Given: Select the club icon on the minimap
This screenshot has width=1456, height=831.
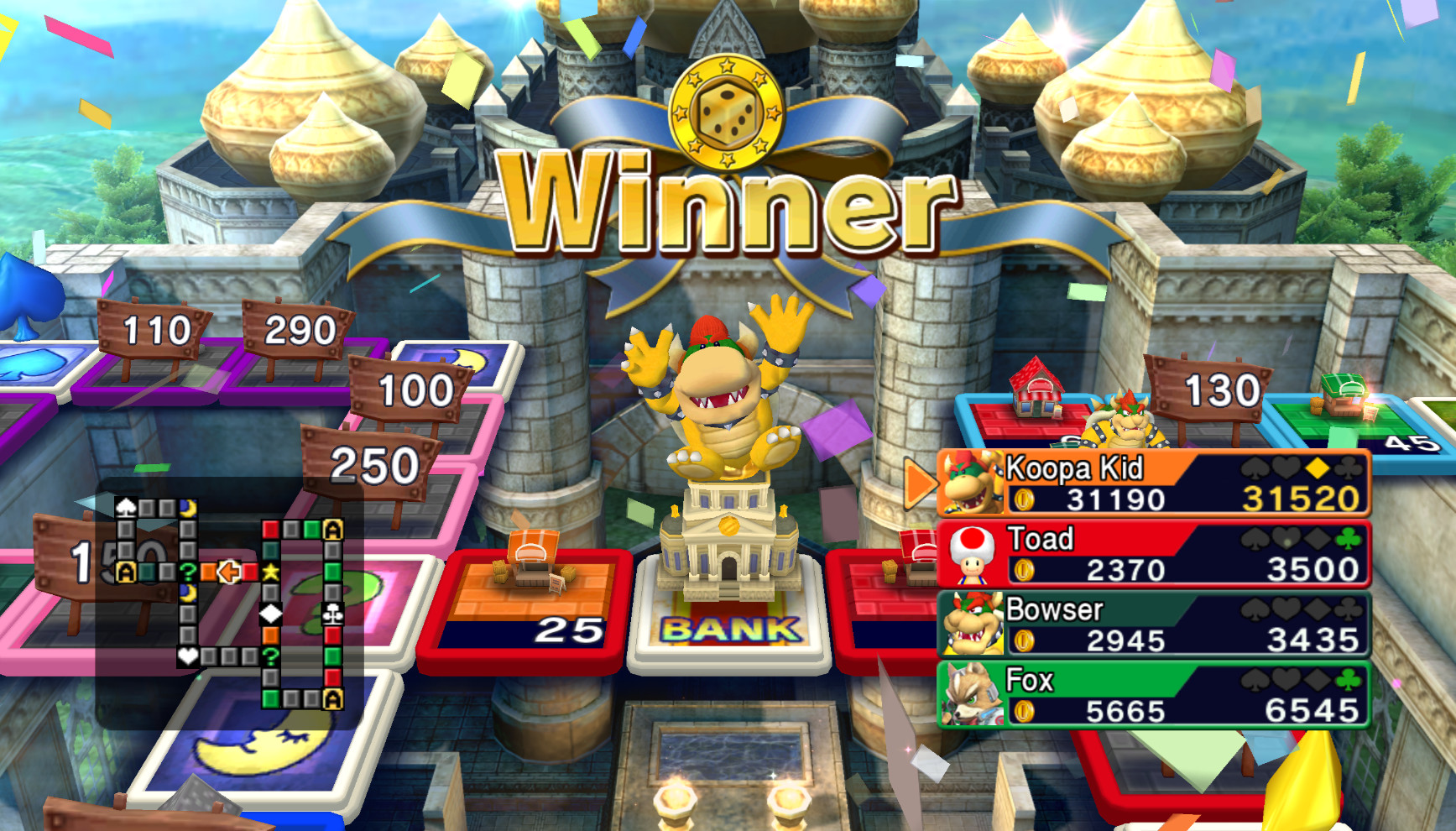Looking at the screenshot, I should pyautogui.click(x=333, y=613).
